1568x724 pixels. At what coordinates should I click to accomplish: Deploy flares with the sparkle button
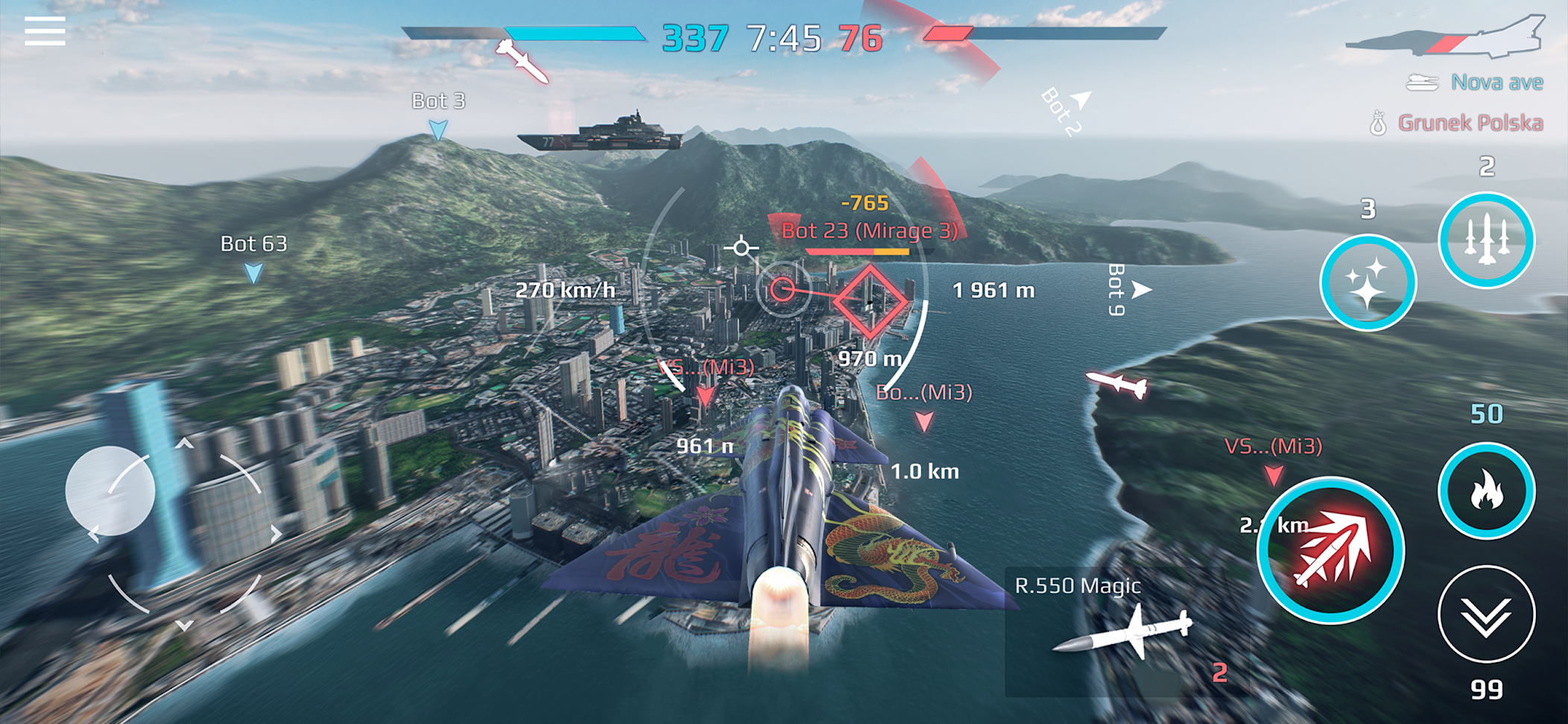click(1368, 283)
